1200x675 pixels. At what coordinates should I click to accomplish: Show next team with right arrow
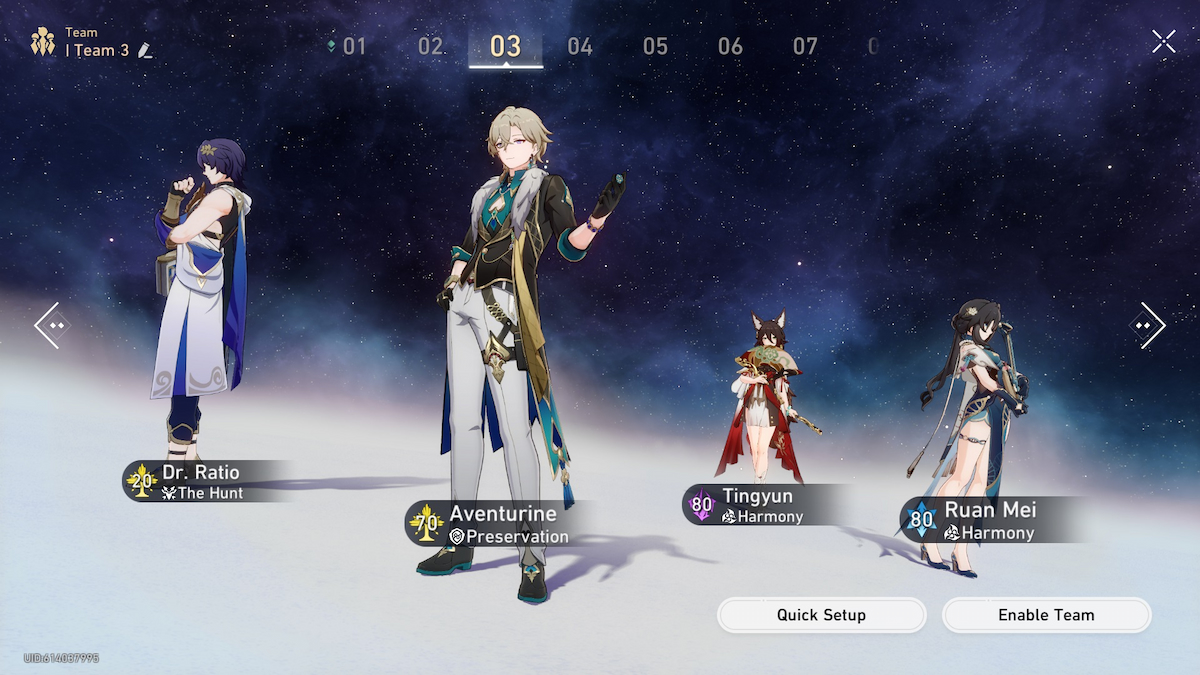[x=1148, y=325]
